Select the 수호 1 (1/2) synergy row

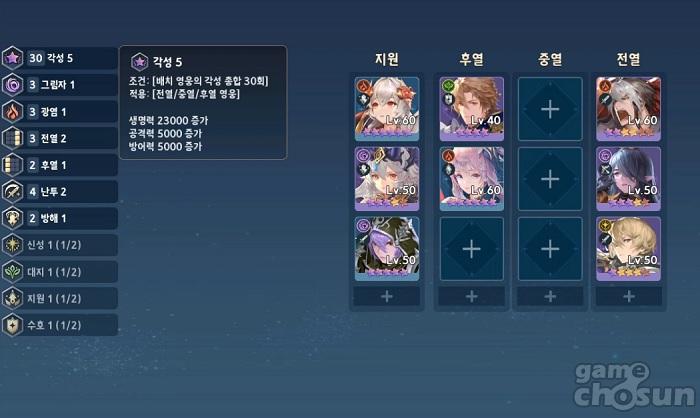click(x=60, y=325)
